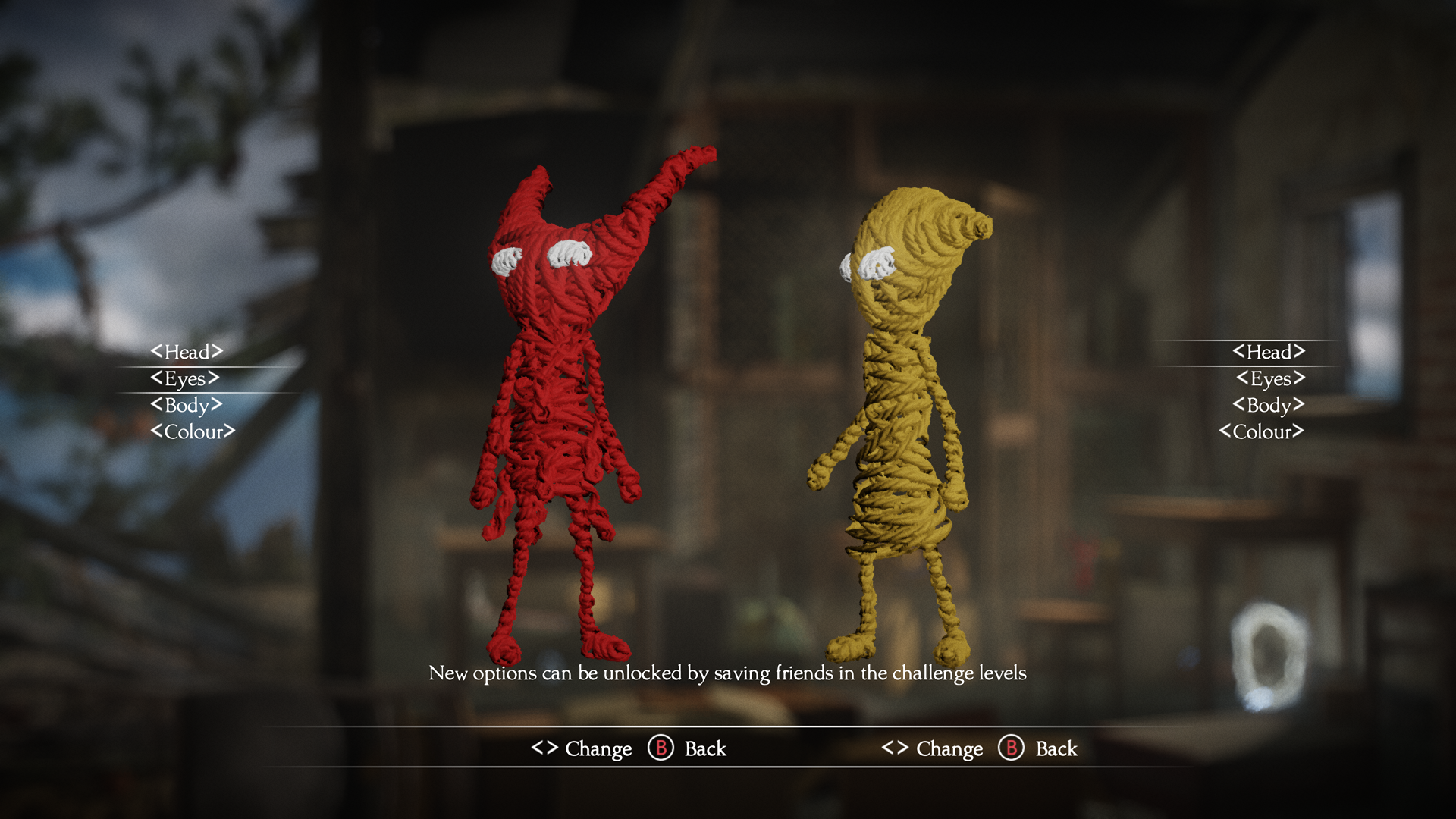Click next arrow on red Yarny's Colour
The height and width of the screenshot is (819, 1456).
pos(229,431)
